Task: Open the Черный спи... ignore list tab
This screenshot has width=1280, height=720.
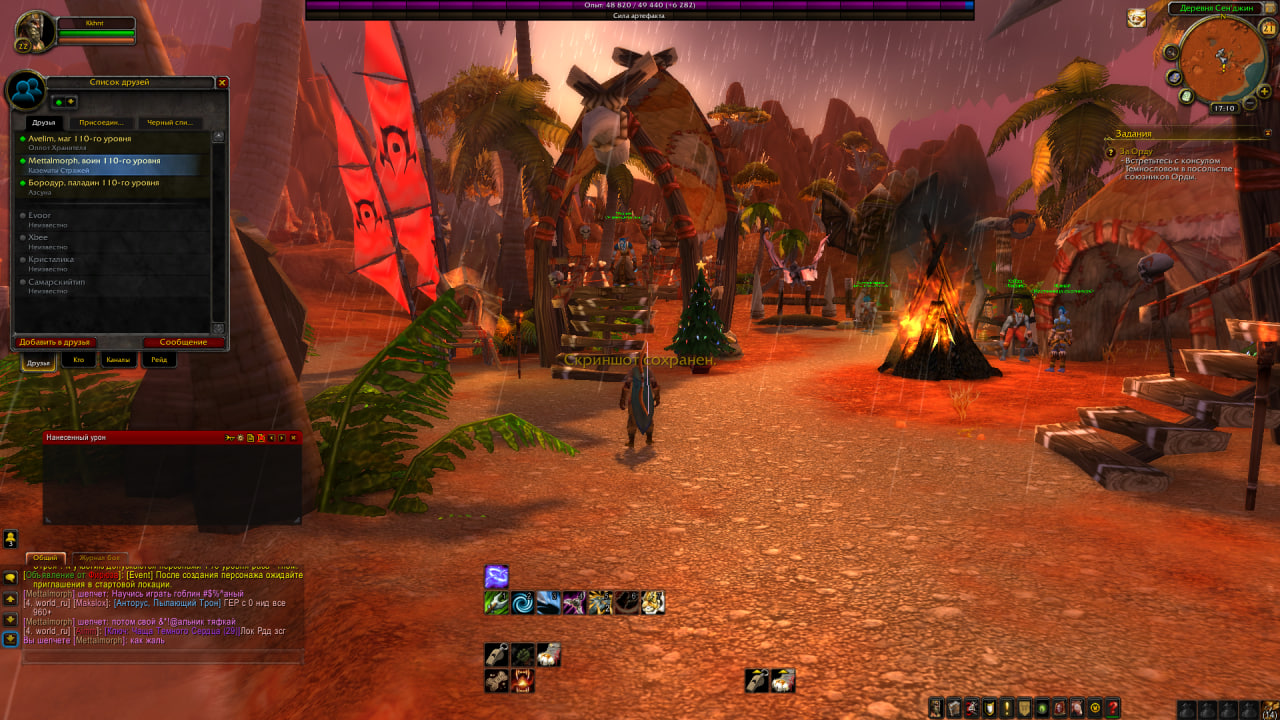Action: (x=169, y=123)
